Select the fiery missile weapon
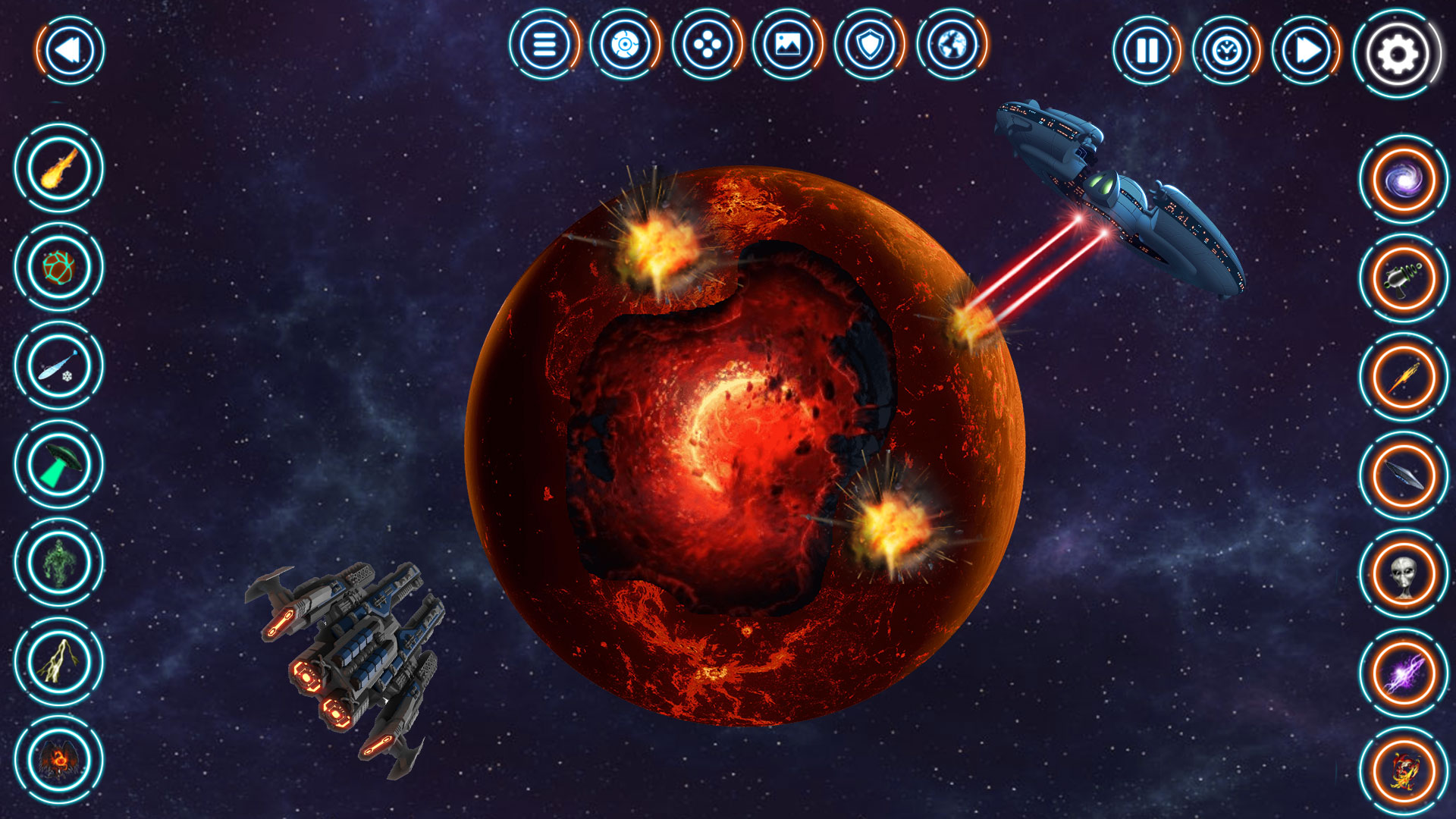The width and height of the screenshot is (1456, 819). tap(1403, 375)
